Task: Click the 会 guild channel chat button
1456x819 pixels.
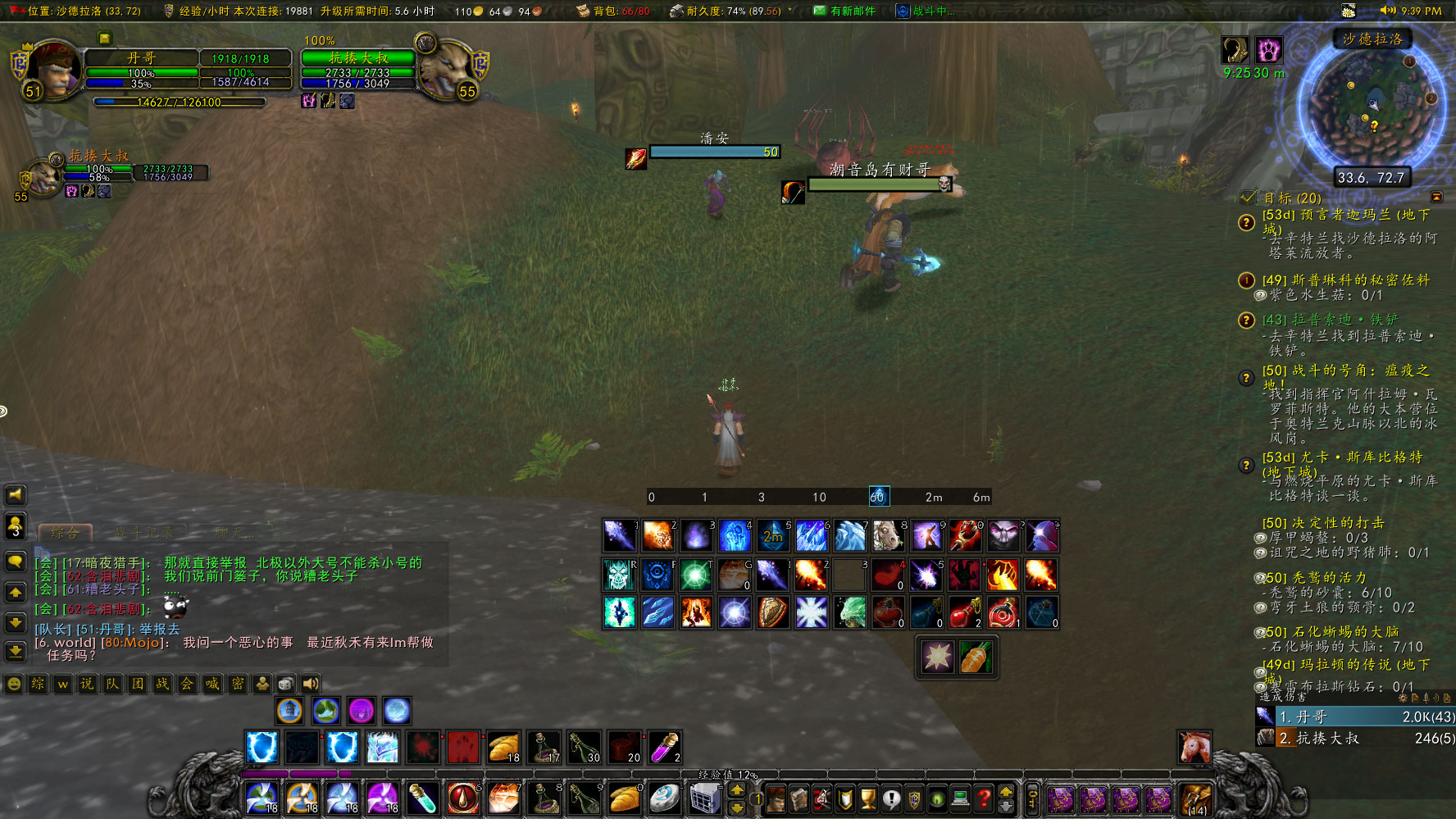Action: point(186,683)
